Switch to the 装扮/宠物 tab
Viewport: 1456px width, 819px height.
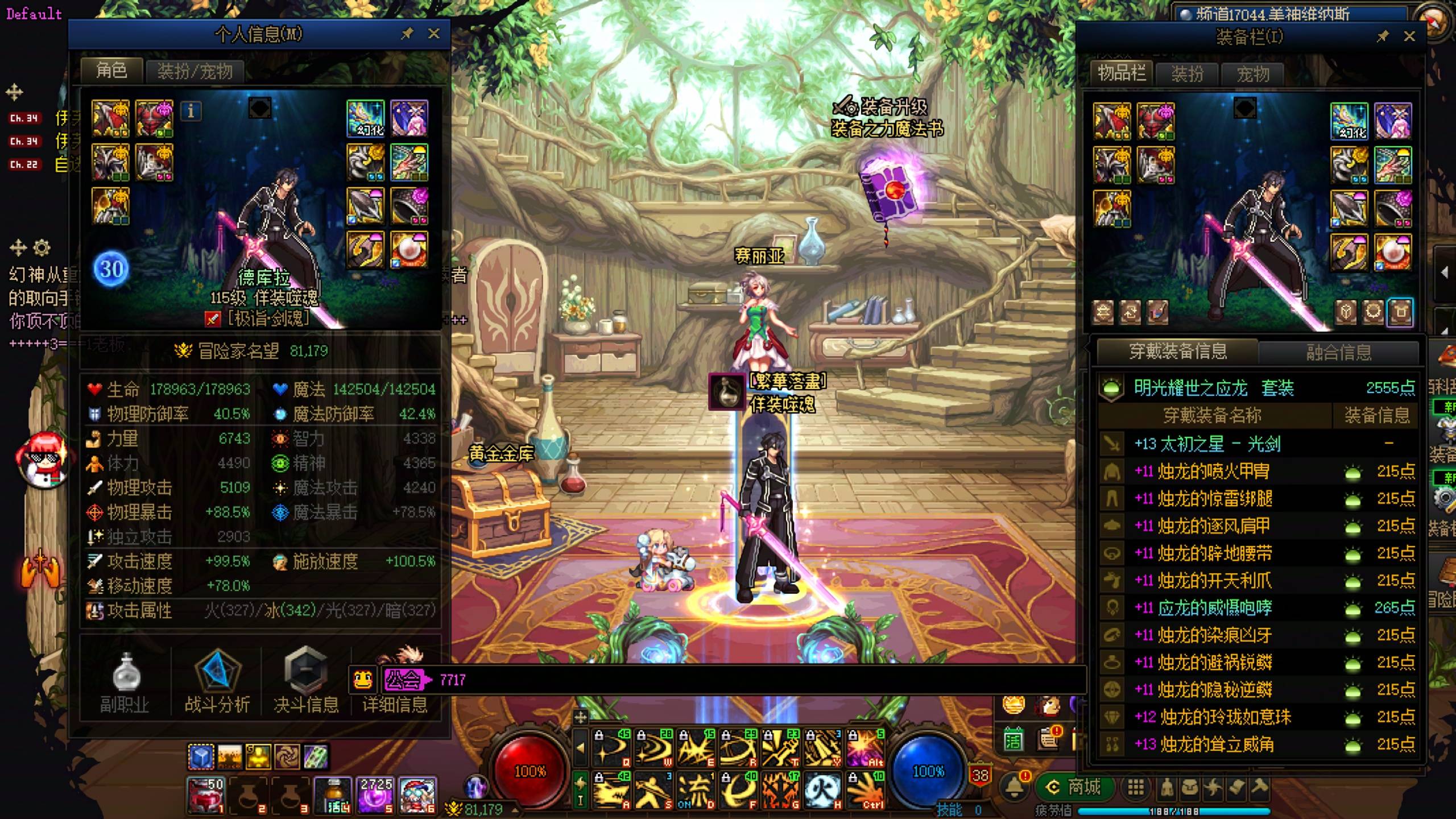(195, 72)
